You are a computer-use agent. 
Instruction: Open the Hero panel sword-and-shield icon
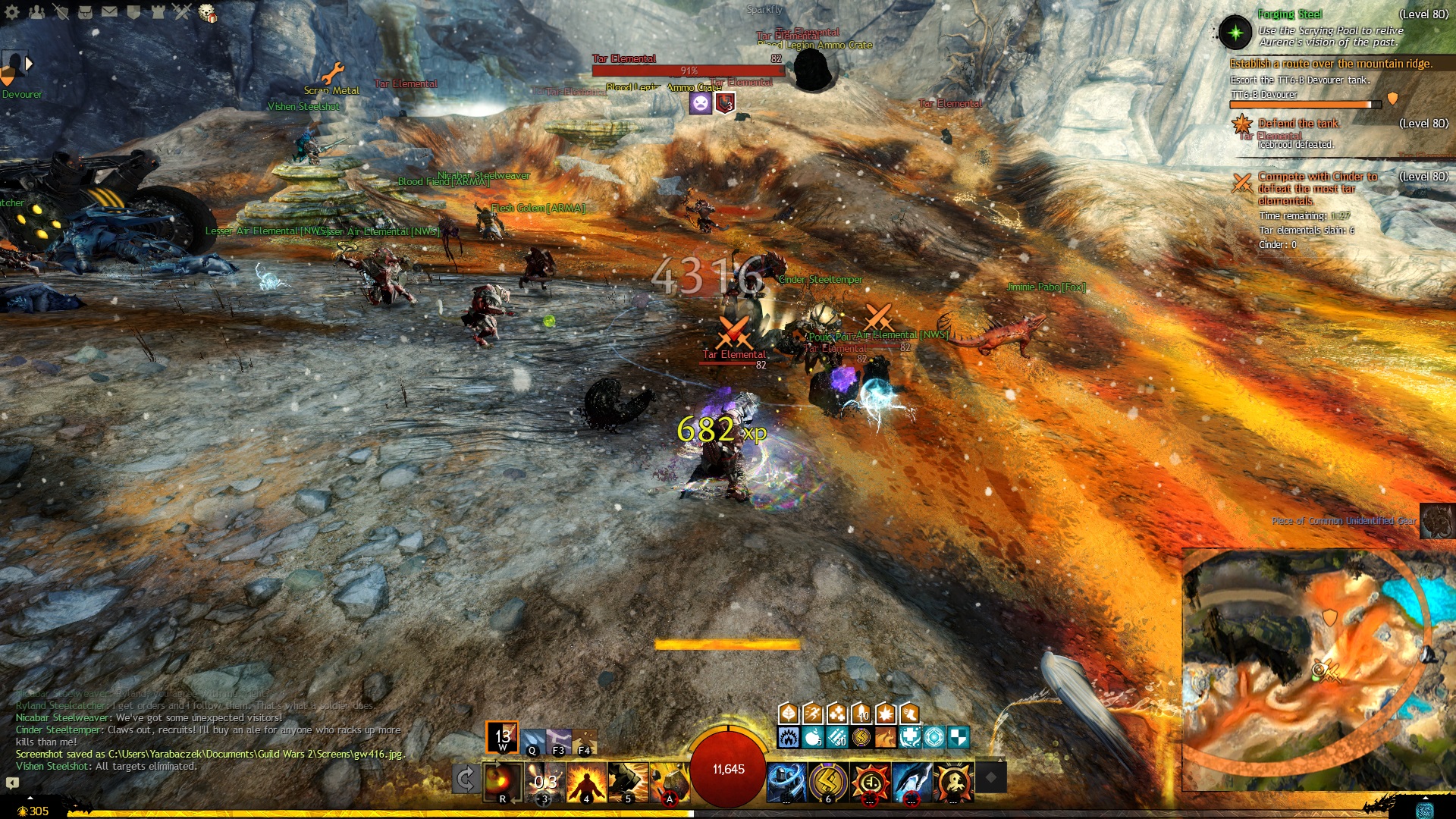coord(61,11)
